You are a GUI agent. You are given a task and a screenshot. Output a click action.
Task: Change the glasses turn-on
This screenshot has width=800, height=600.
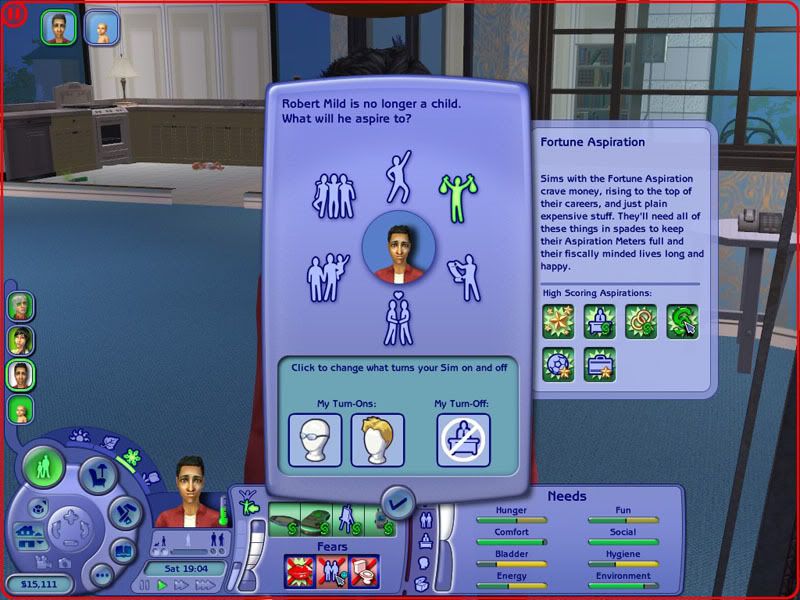pos(315,440)
